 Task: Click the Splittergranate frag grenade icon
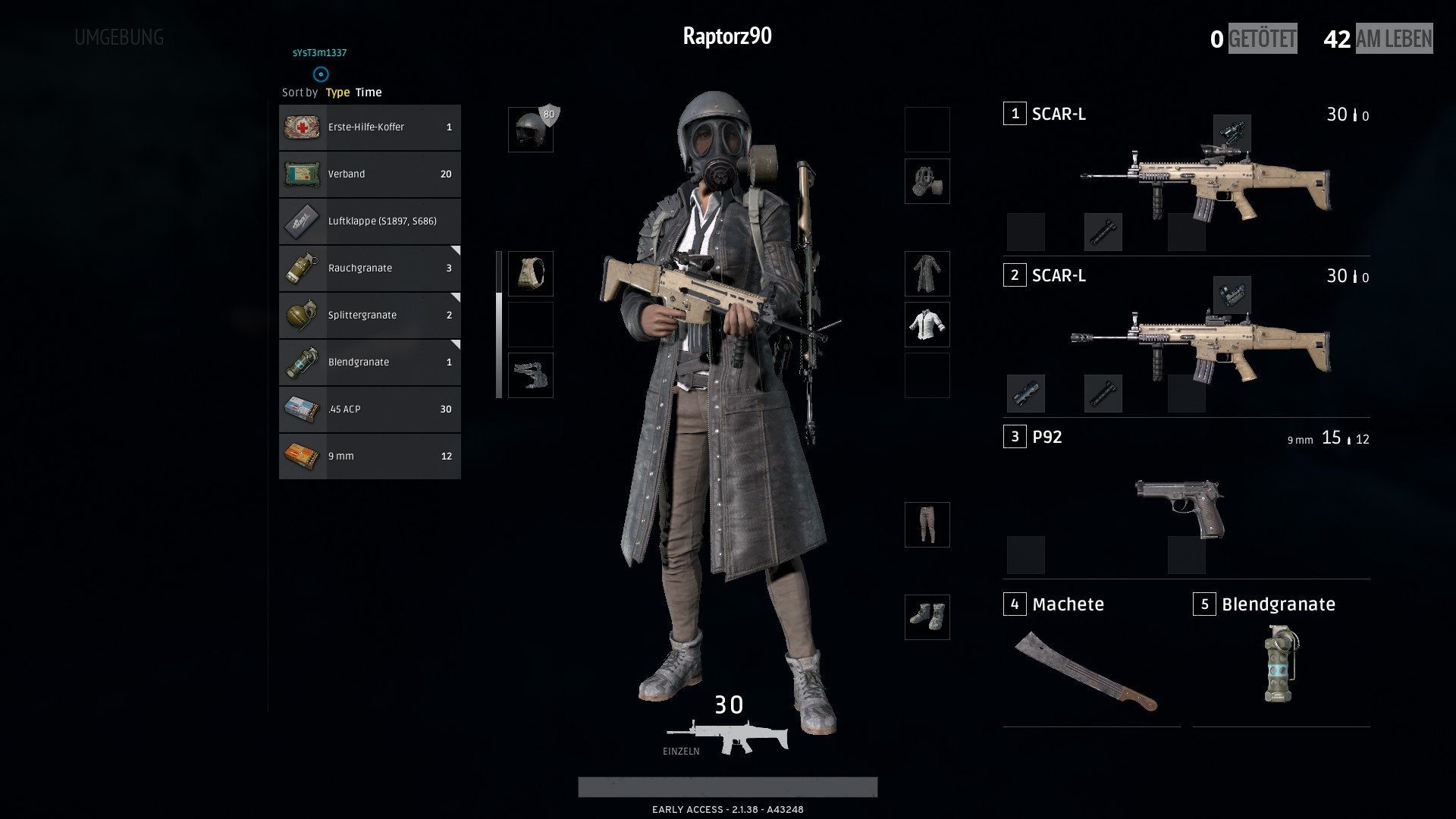(302, 315)
